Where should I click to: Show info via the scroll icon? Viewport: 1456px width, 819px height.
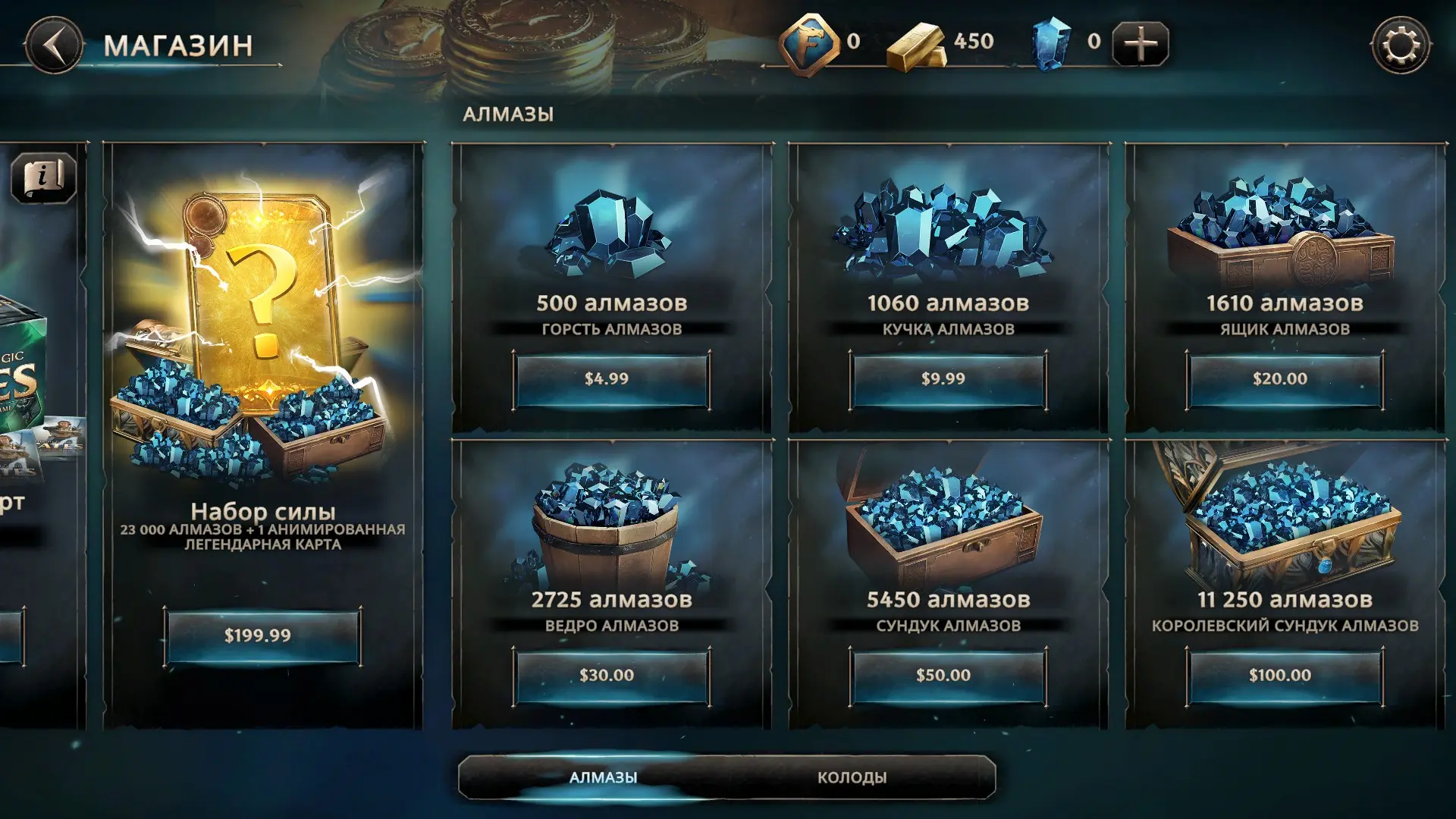pos(43,178)
